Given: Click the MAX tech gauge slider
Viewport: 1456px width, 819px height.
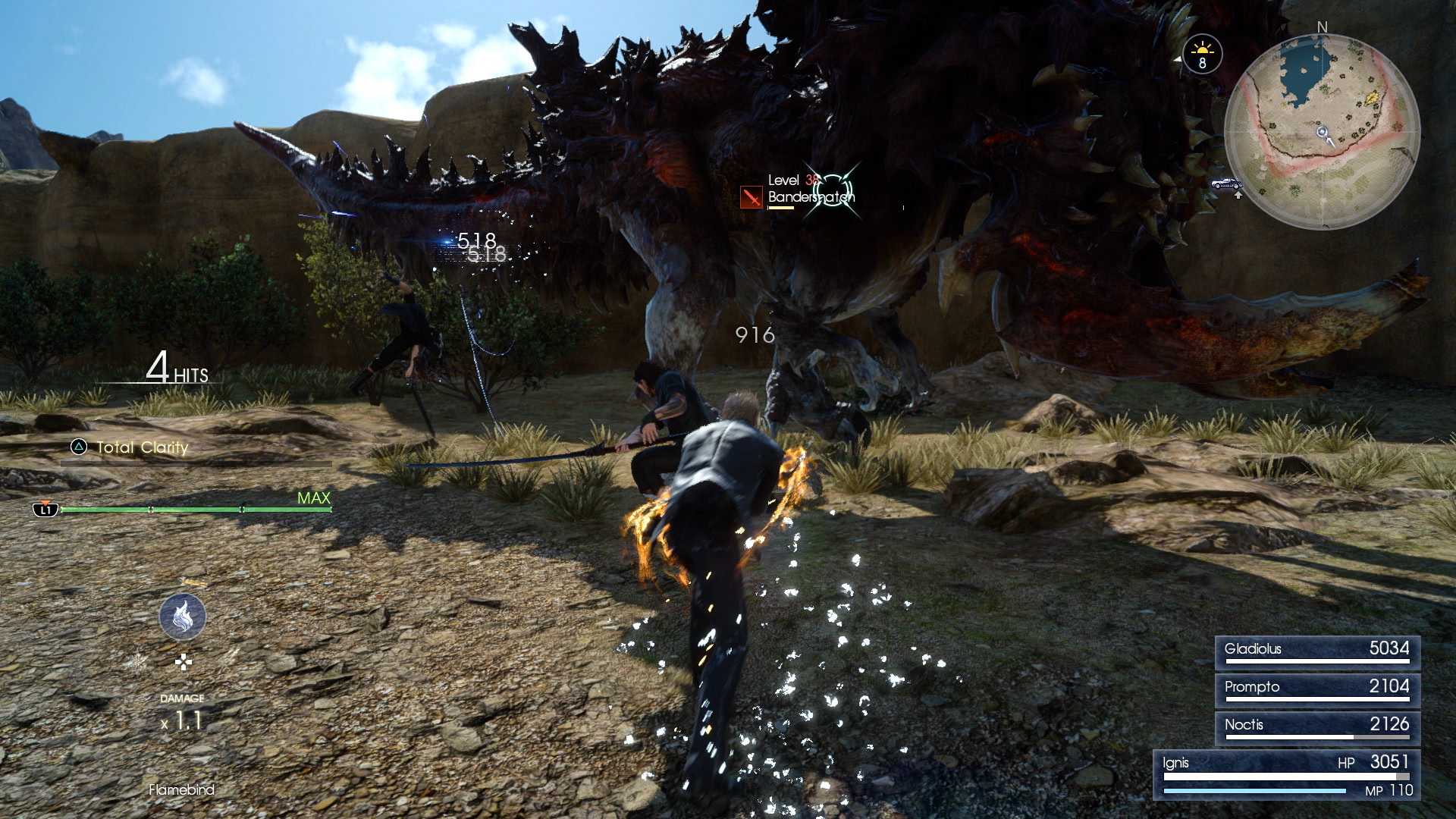Looking at the screenshot, I should coord(312,498).
